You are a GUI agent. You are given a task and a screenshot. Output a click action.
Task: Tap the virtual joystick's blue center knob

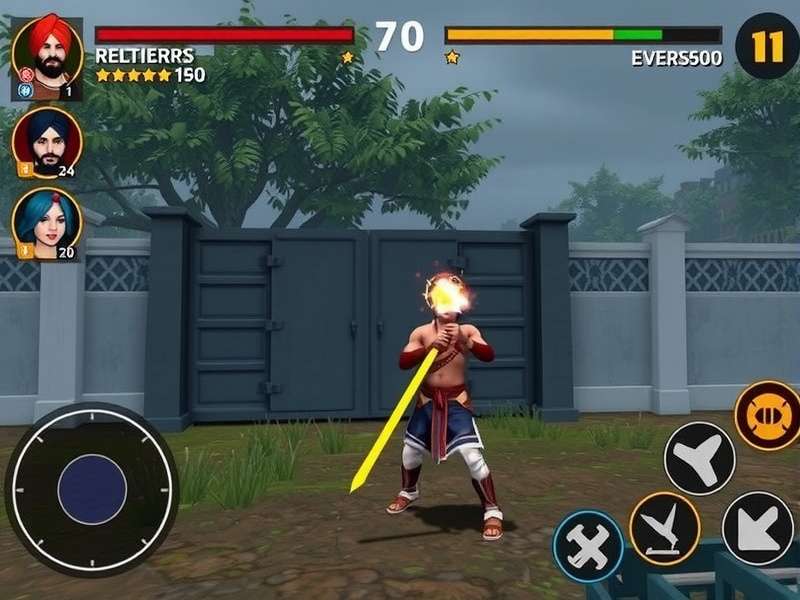coord(92,489)
